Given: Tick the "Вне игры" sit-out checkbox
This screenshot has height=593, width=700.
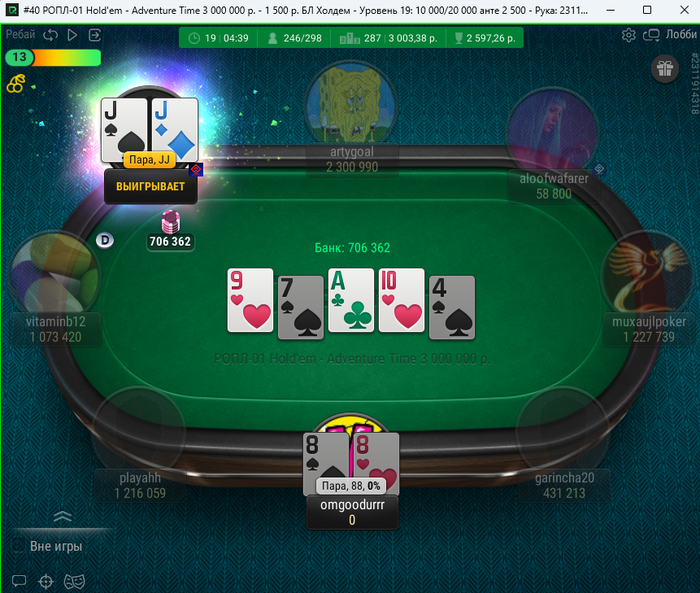Looking at the screenshot, I should coord(18,546).
